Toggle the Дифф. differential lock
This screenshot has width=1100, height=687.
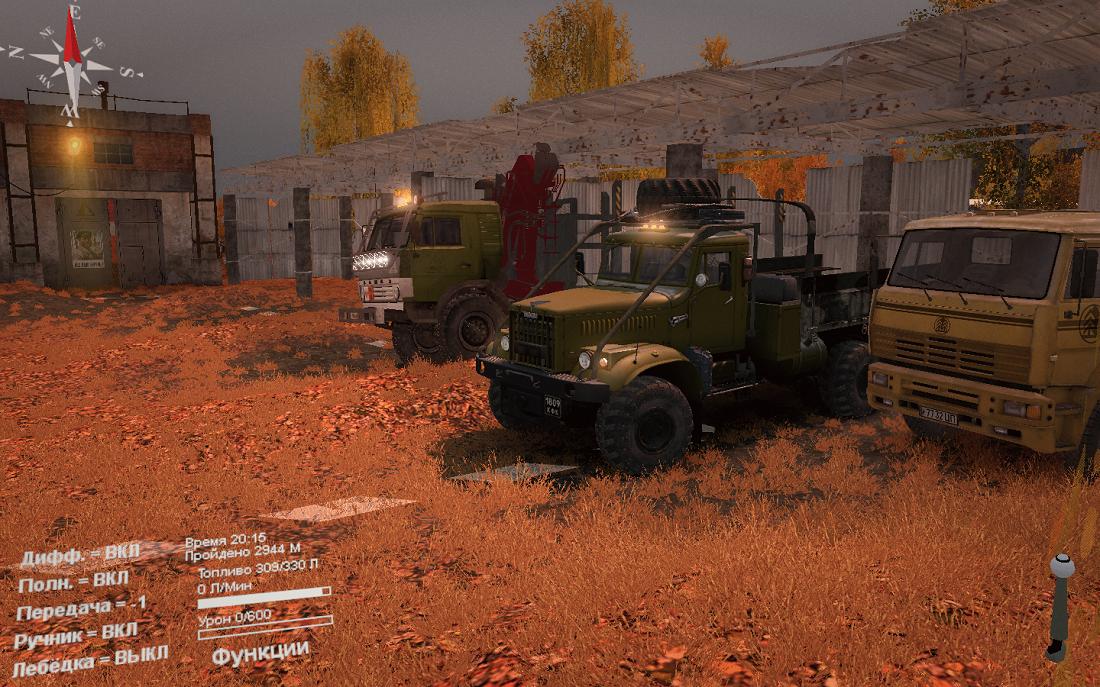tap(81, 555)
